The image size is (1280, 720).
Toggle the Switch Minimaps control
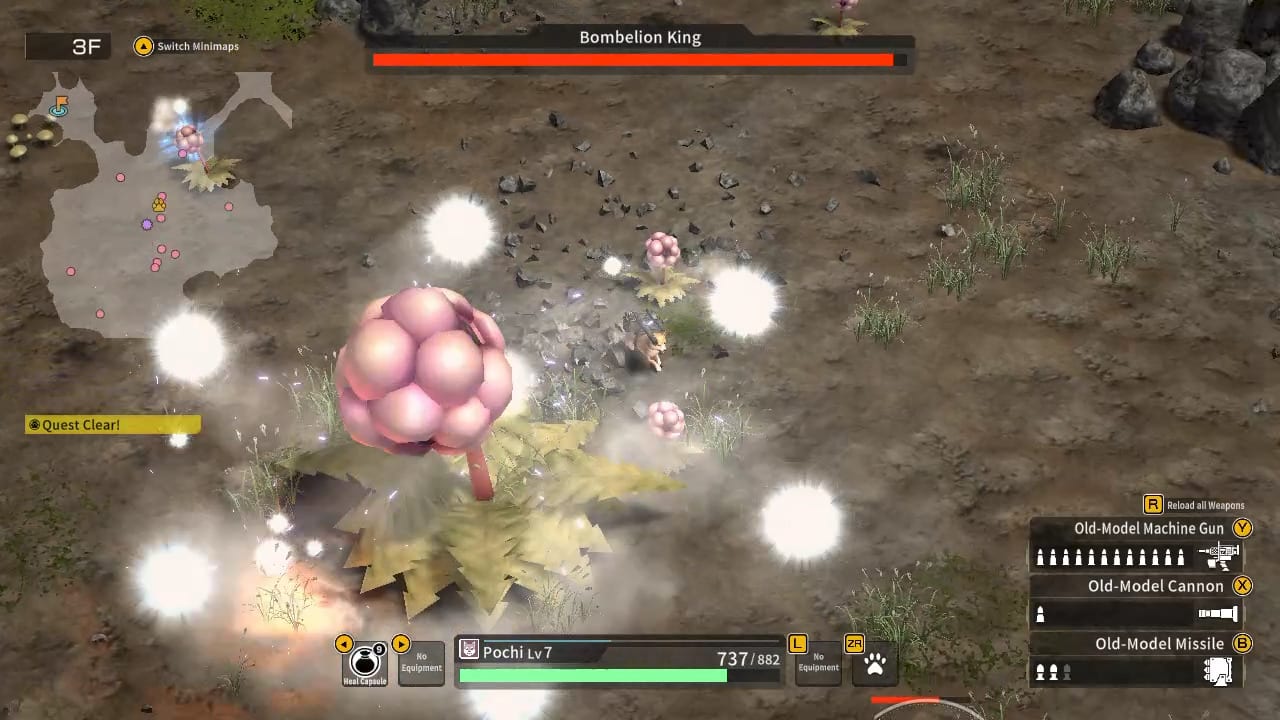pyautogui.click(x=186, y=46)
